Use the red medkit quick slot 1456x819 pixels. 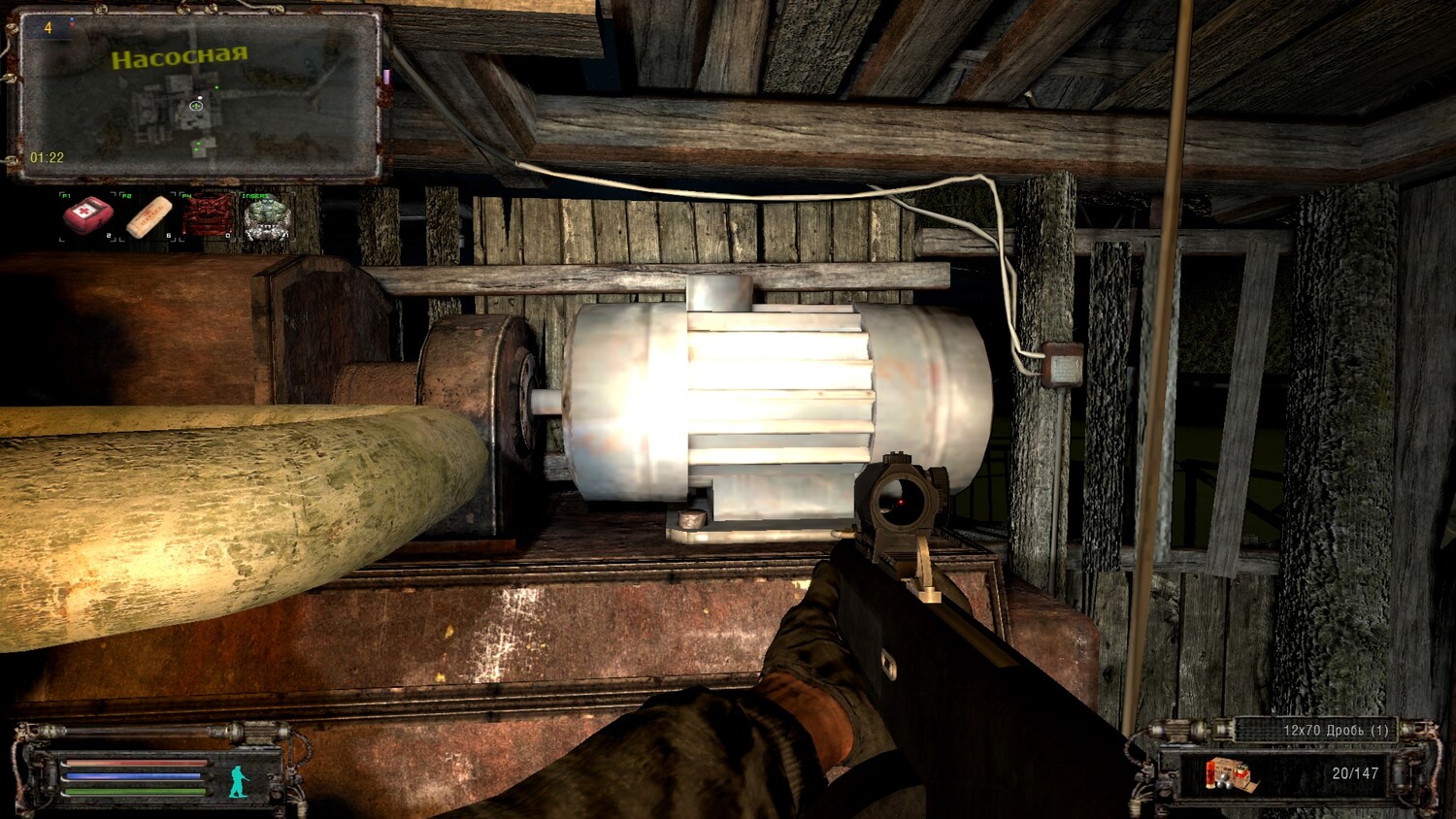pos(88,215)
